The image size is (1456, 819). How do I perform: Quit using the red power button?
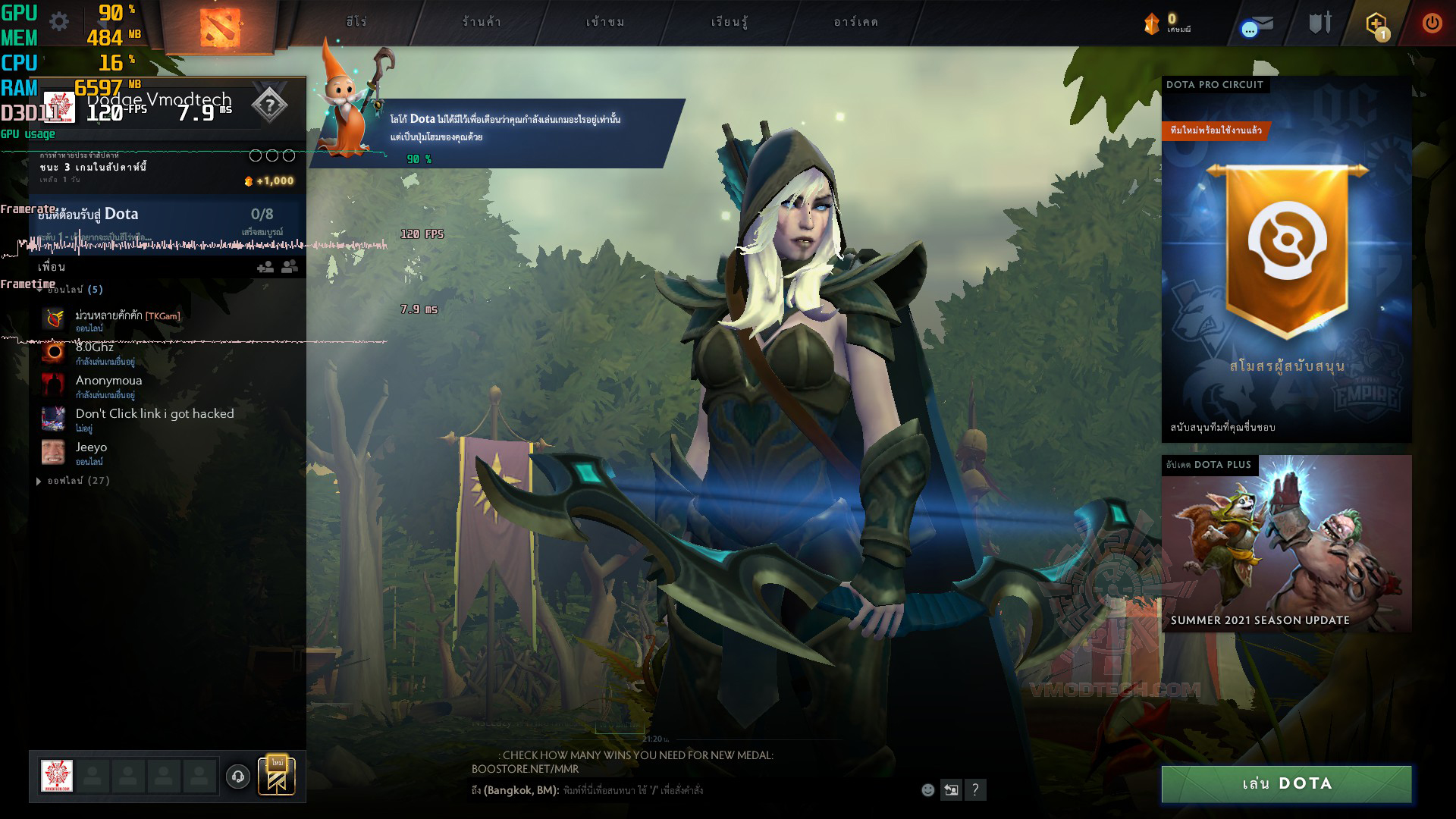point(1432,23)
